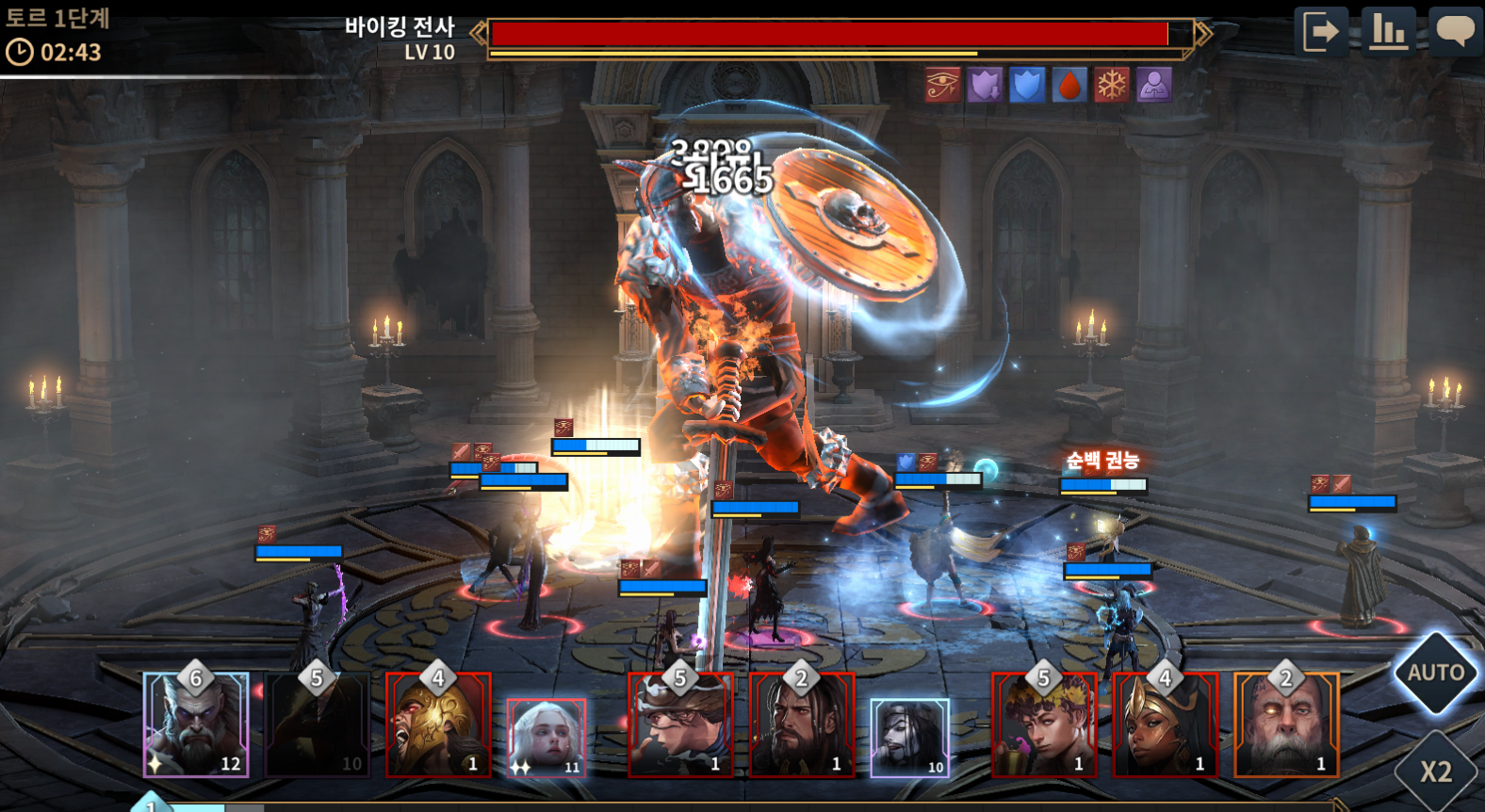Select the flower-crowned youth portrait
1485x812 pixels.
(x=1044, y=725)
